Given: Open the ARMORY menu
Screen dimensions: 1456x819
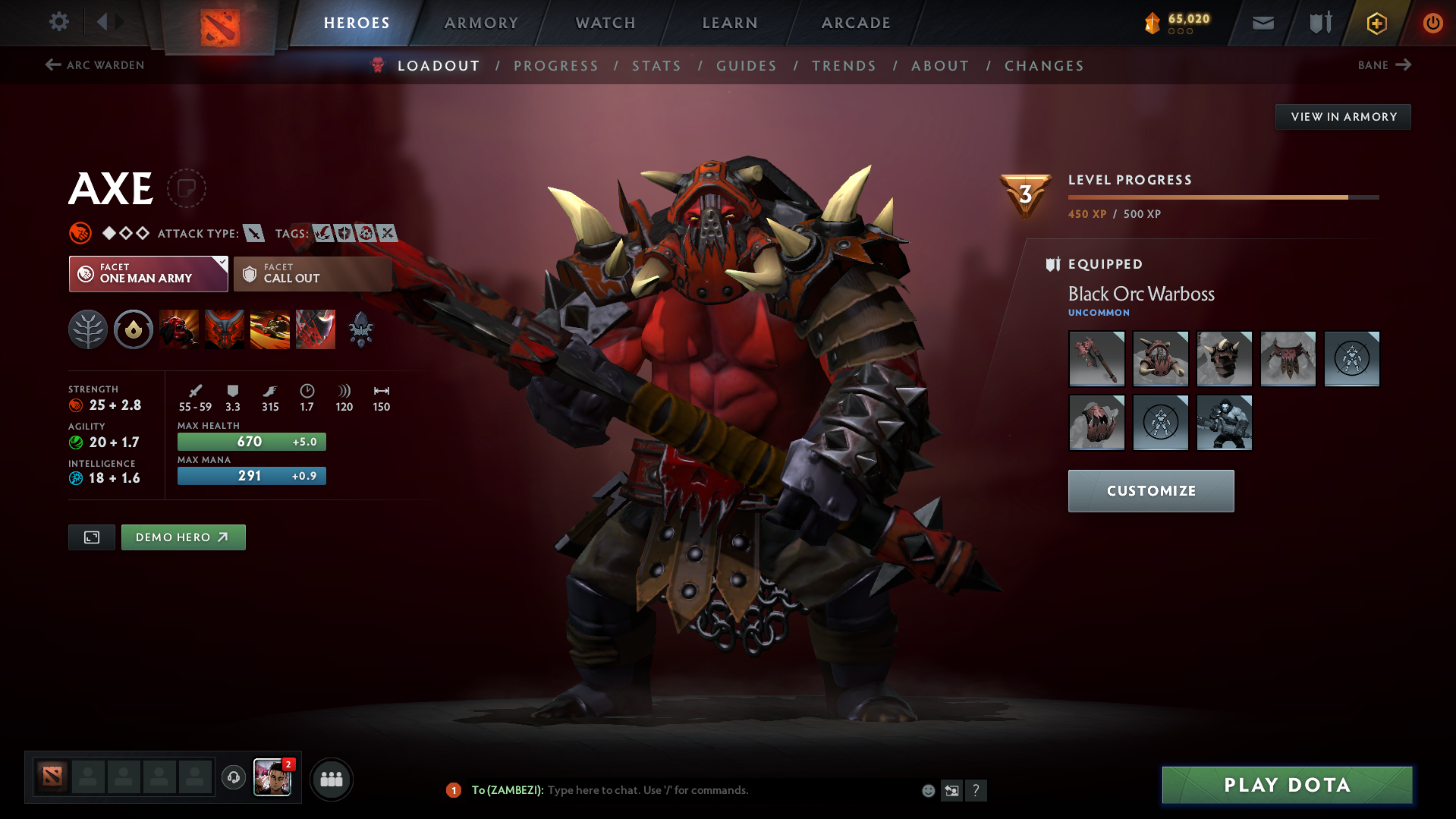Looking at the screenshot, I should (x=481, y=23).
